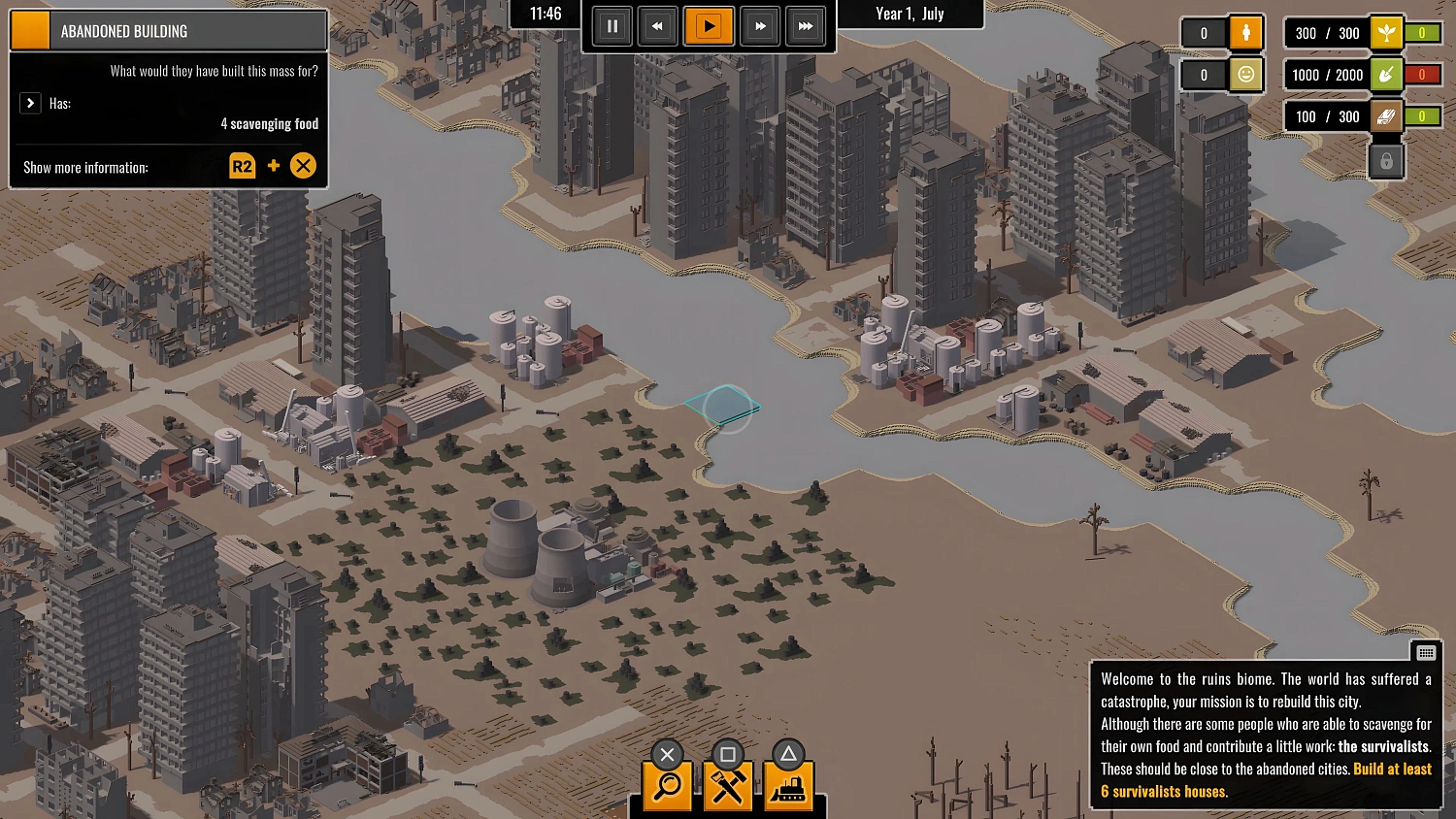Click the shovel labor resource icon
Viewport: 1456px width, 819px height.
pyautogui.click(x=1386, y=75)
